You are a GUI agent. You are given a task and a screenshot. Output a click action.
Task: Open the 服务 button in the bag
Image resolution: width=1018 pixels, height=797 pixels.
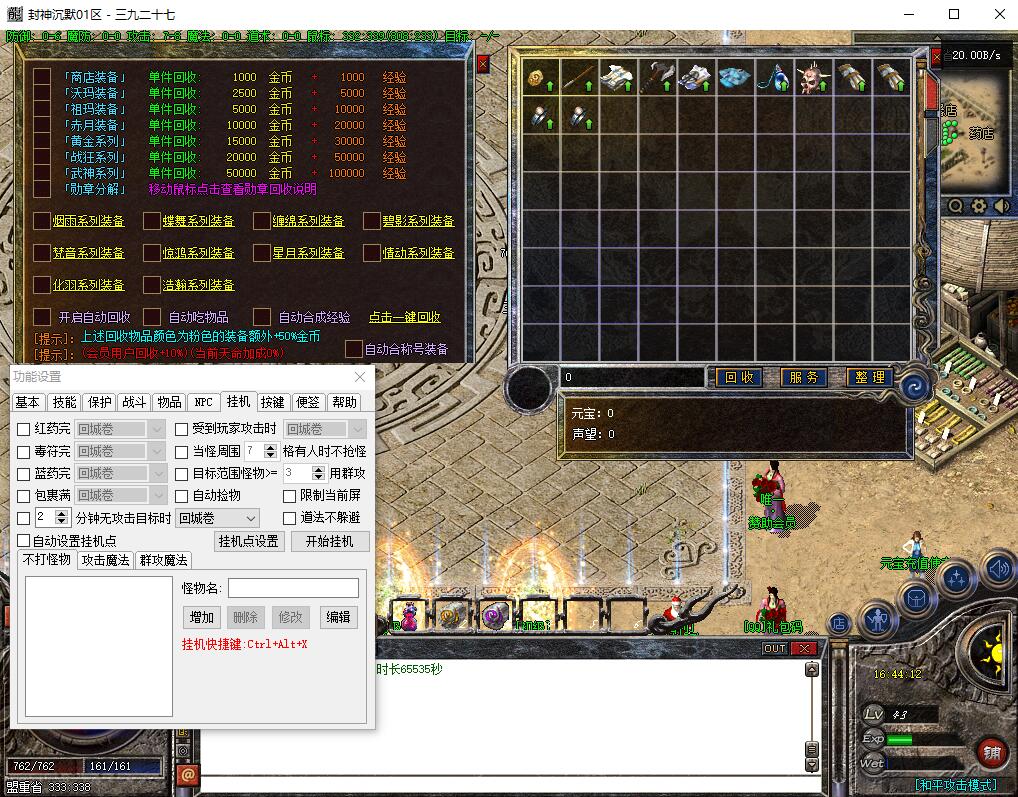click(803, 377)
